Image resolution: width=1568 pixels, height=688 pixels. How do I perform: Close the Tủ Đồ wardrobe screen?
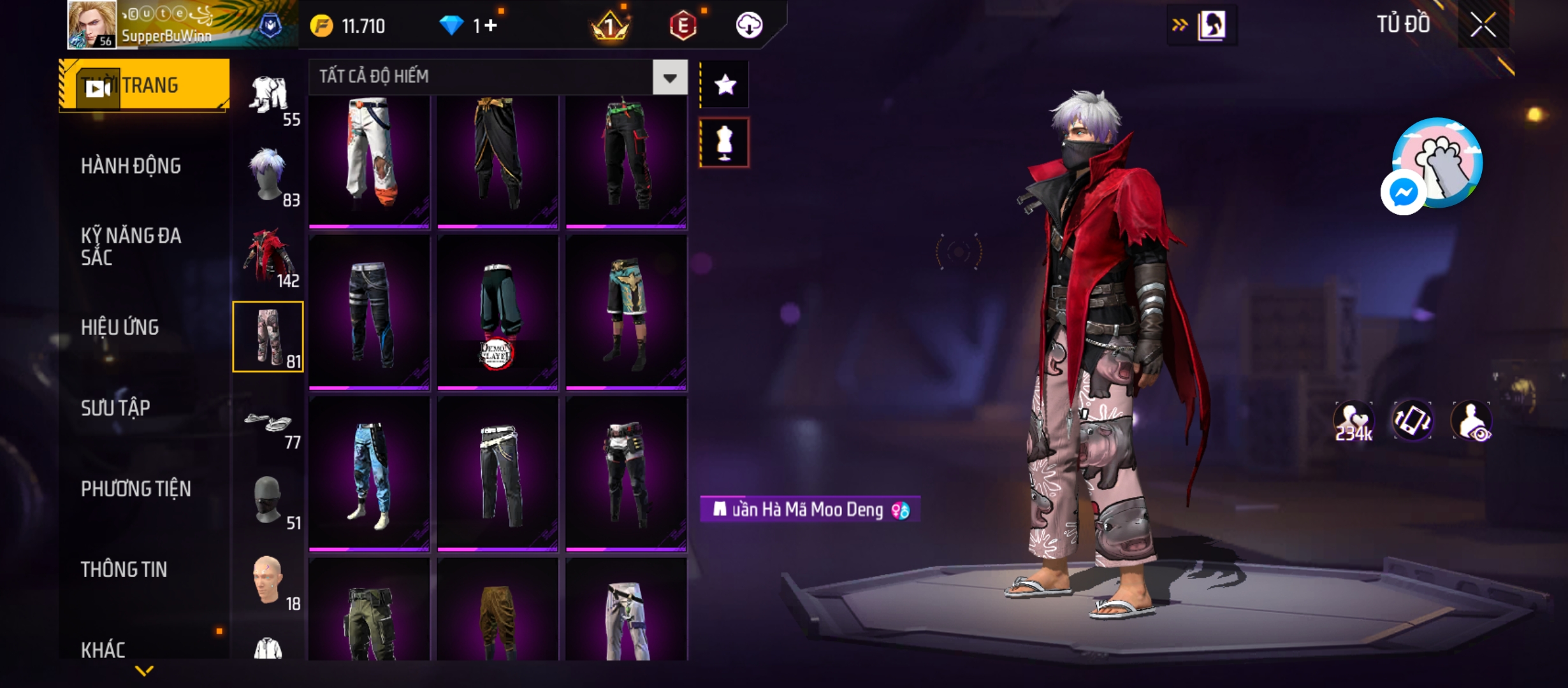coord(1483,25)
